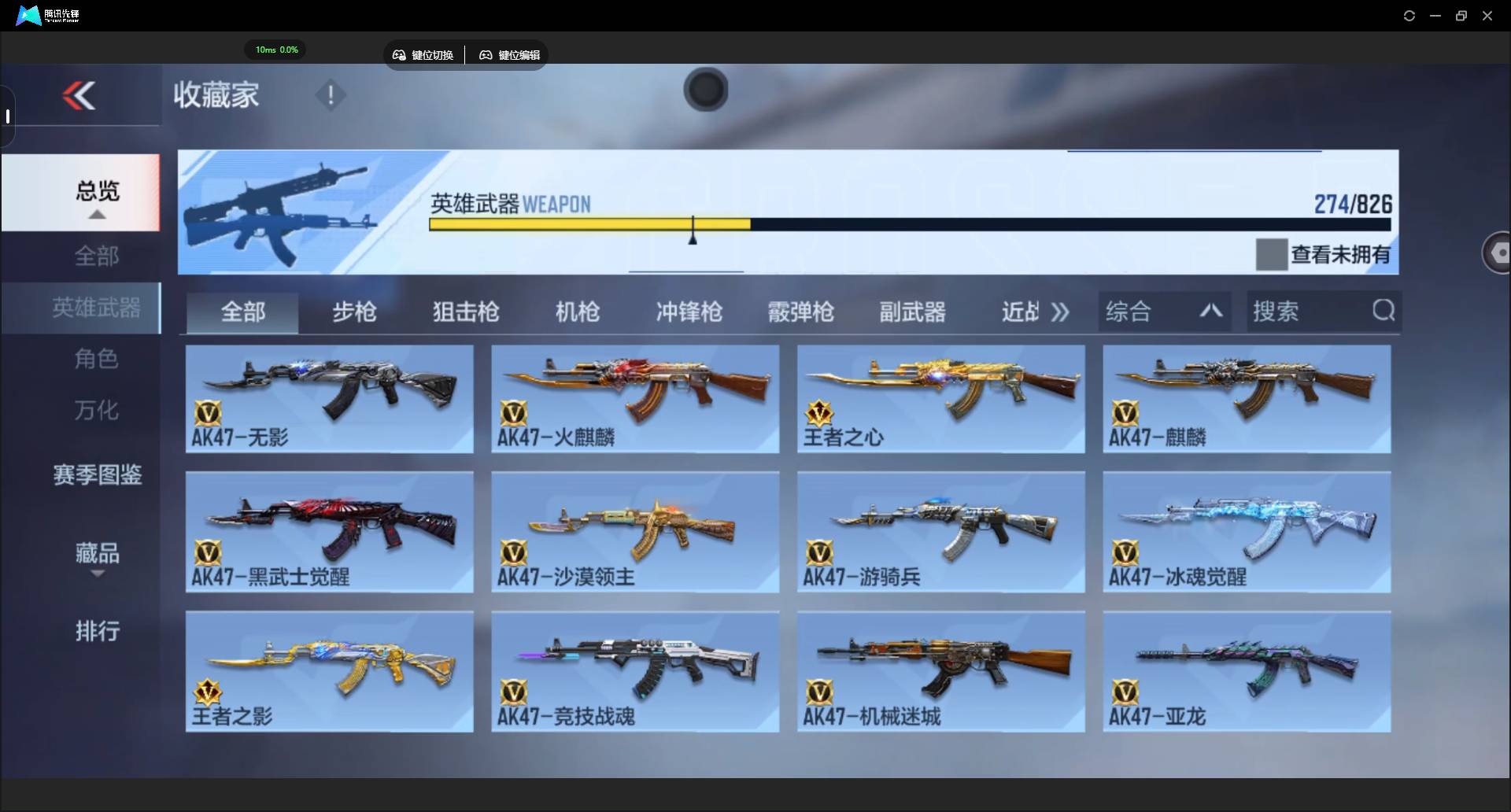Open 赛季图鉴 from the sidebar
This screenshot has height=812, width=1511.
(96, 474)
